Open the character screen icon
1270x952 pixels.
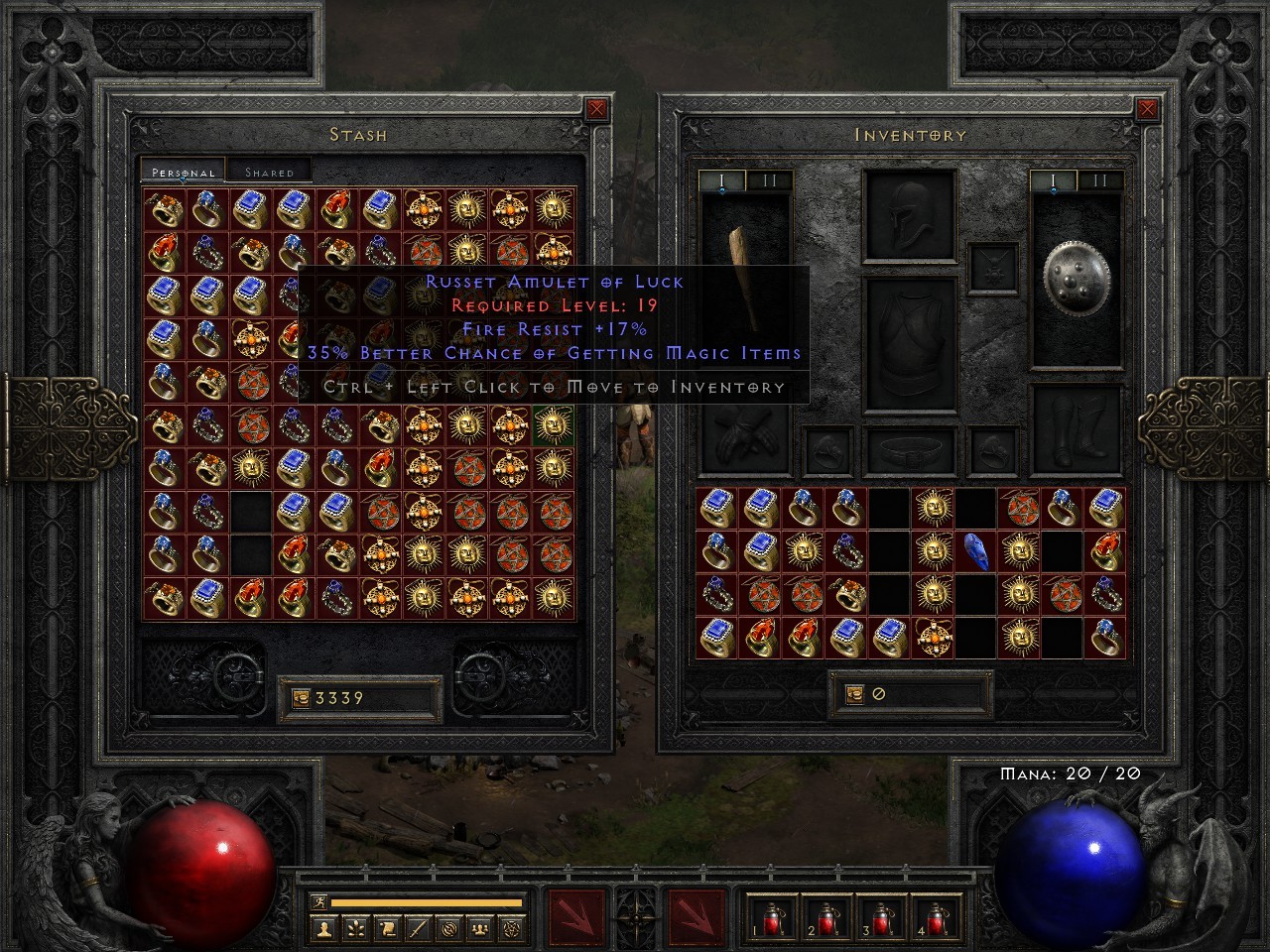pyautogui.click(x=324, y=929)
